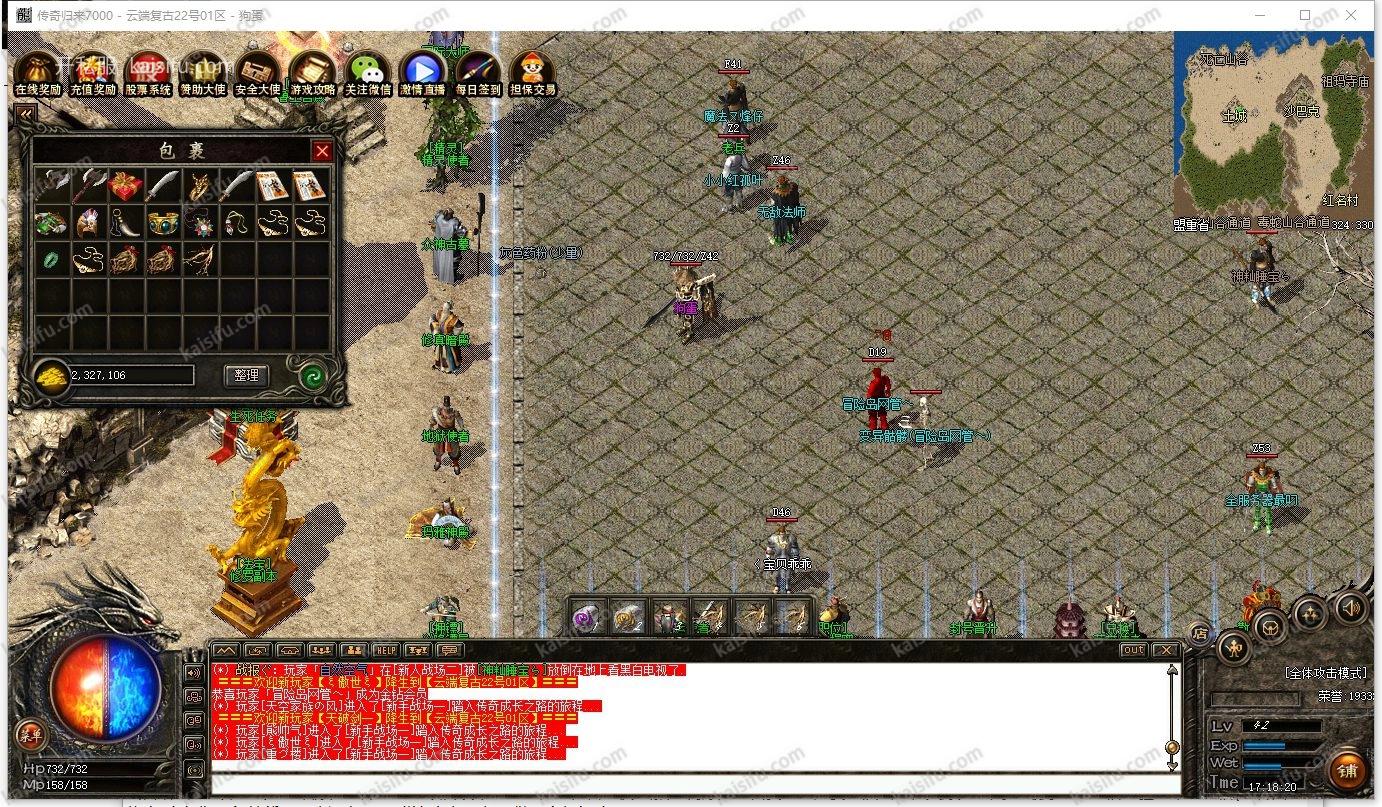Click the 关注微信 WeChat icon
Image resolution: width=1382 pixels, height=807 pixels.
pos(368,74)
